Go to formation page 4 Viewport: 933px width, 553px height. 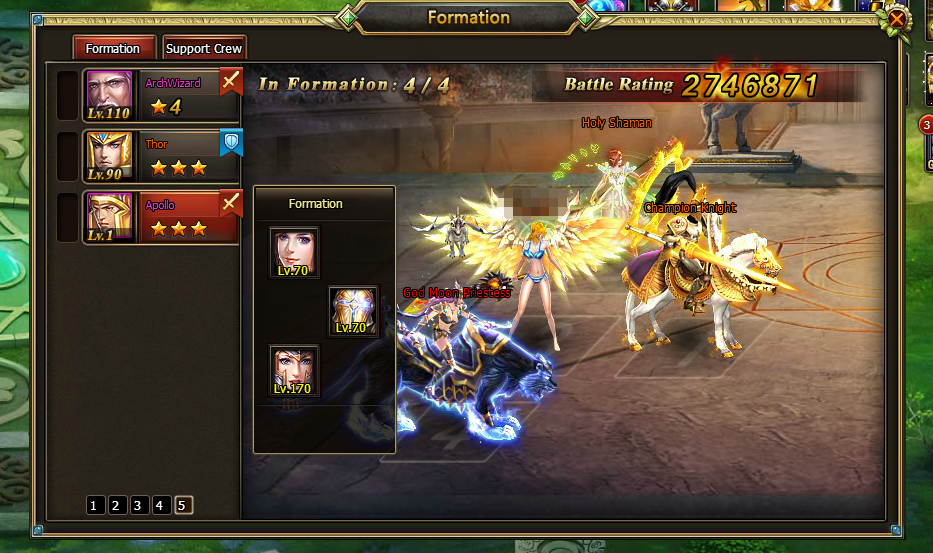[x=160, y=505]
